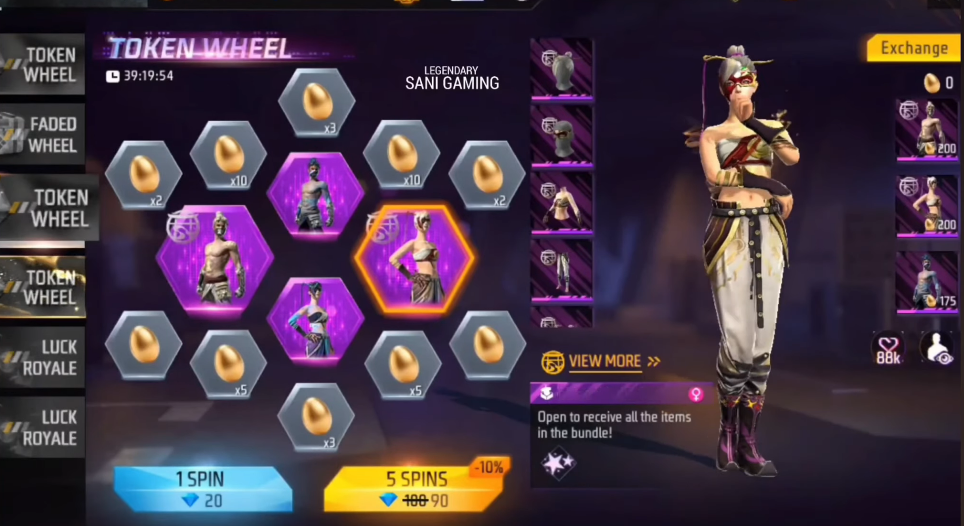Buy 1 Spin for 20 diamonds
This screenshot has width=964, height=526.
pos(202,489)
